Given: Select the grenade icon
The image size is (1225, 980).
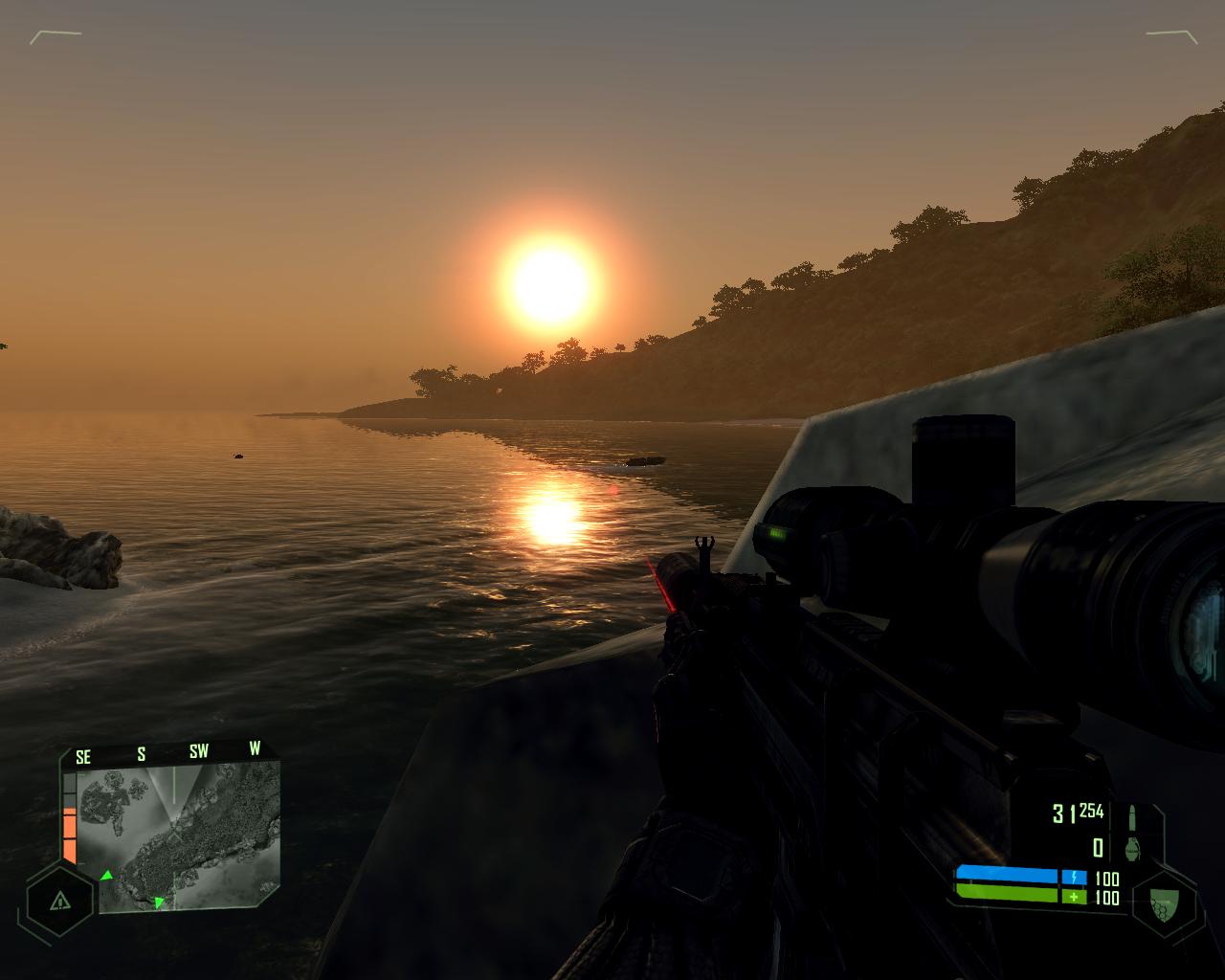Looking at the screenshot, I should tap(1134, 848).
